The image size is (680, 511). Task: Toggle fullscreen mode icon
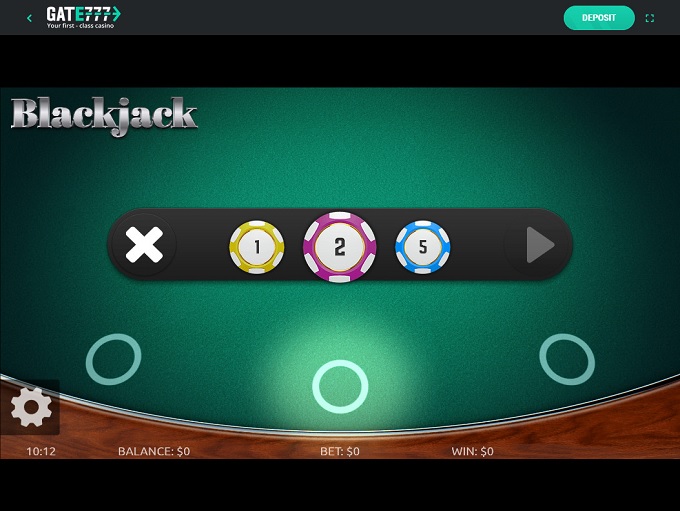click(x=650, y=18)
